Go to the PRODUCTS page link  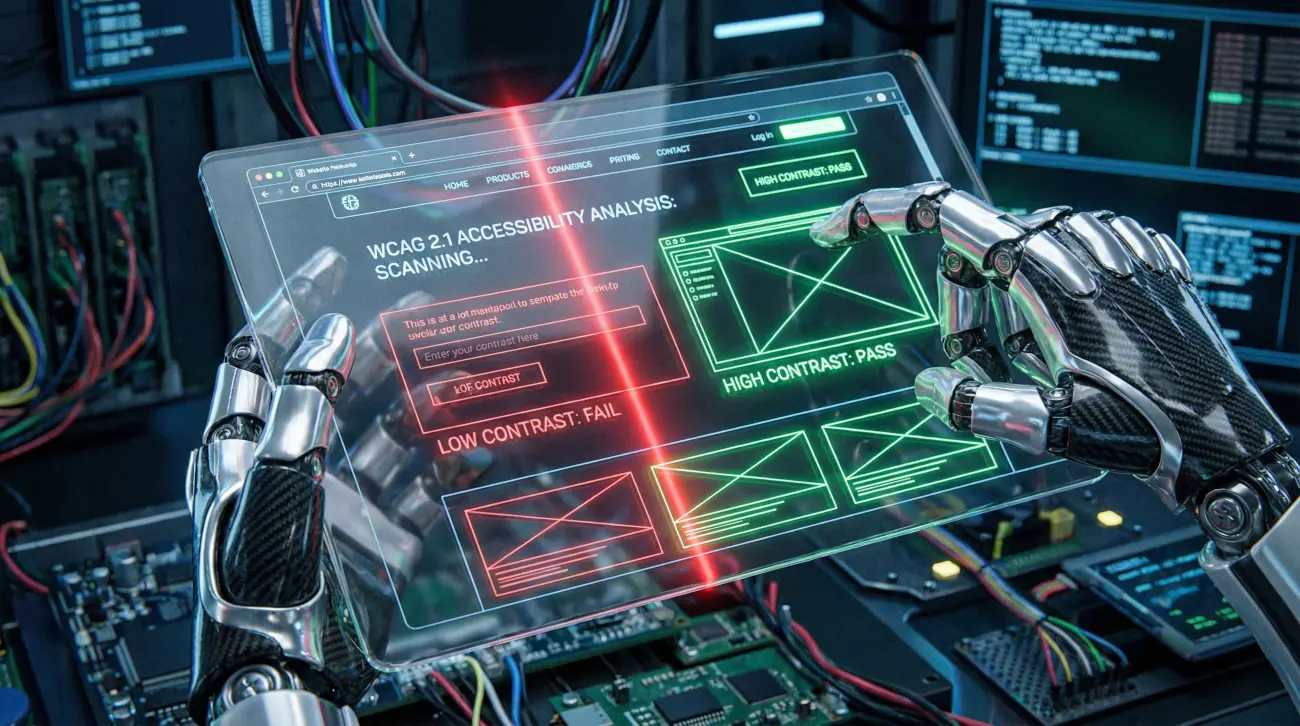(507, 177)
